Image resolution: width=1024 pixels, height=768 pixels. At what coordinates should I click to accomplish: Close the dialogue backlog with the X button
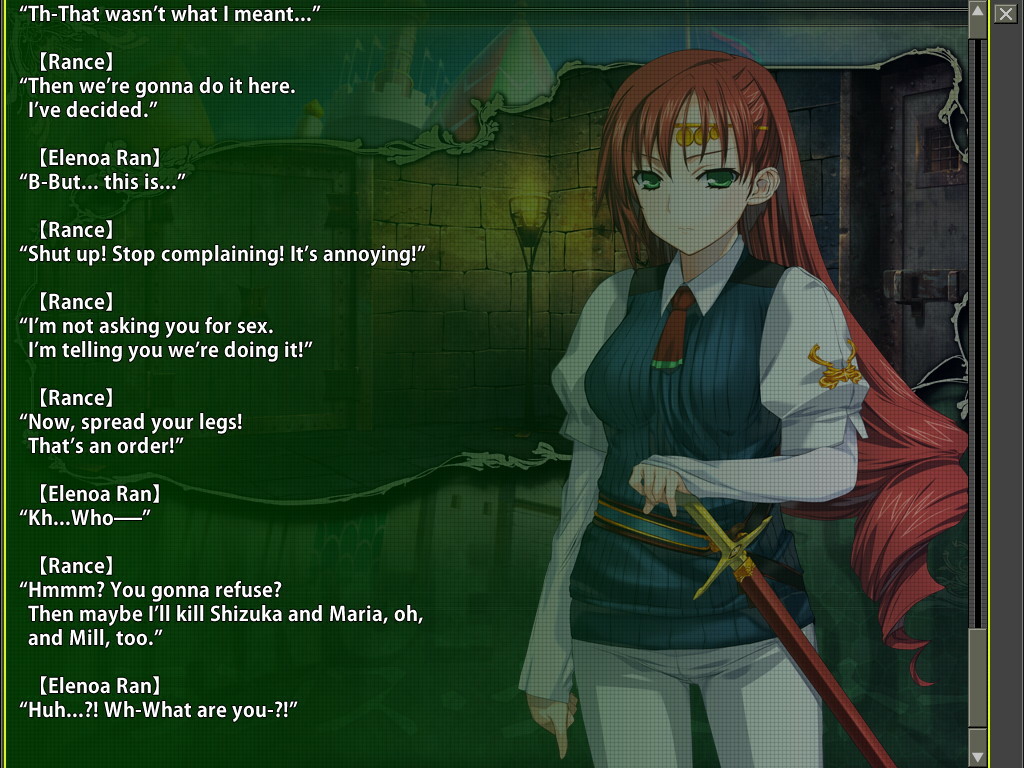click(1005, 13)
